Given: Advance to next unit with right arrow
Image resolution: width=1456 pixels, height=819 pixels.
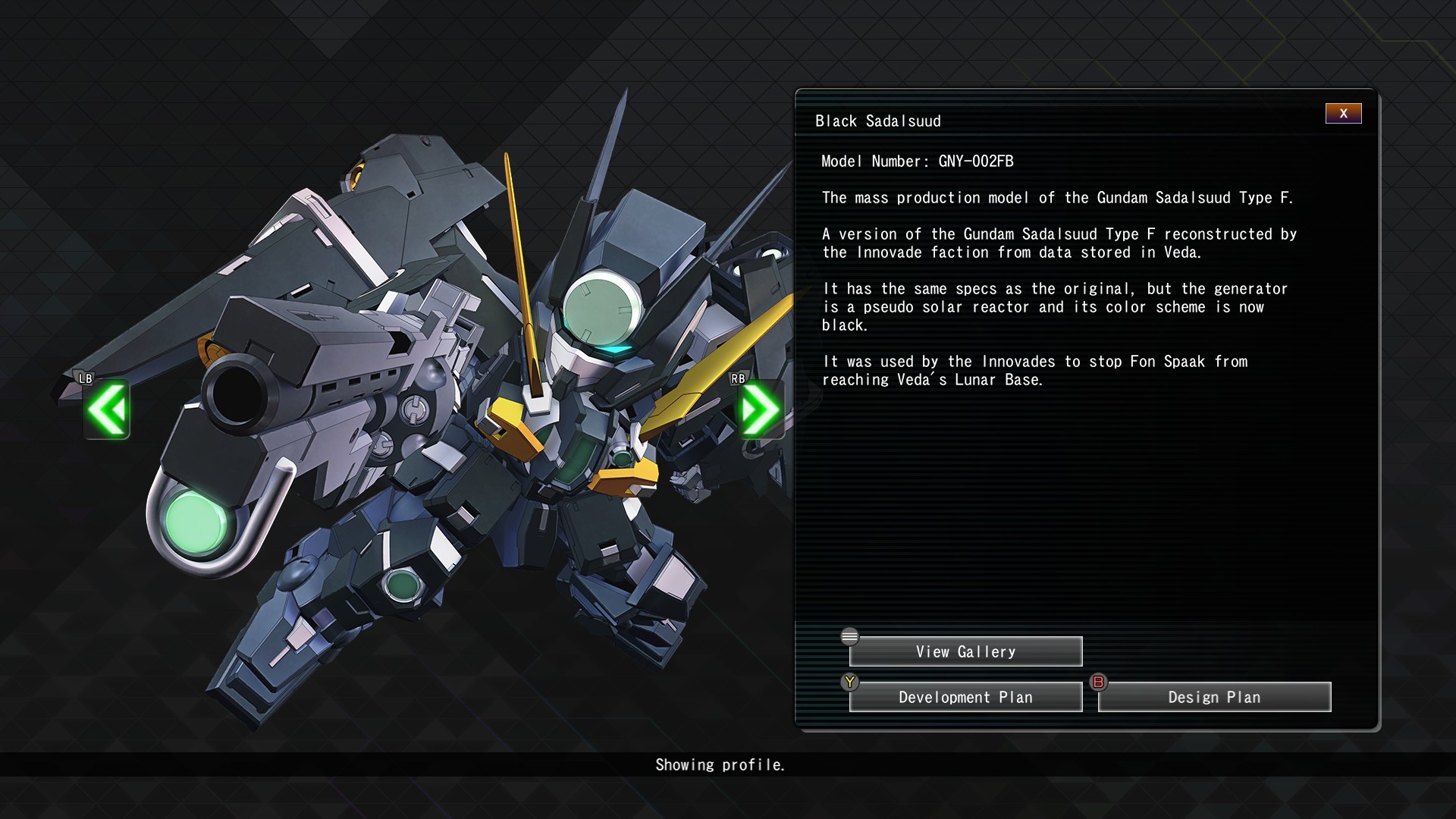Looking at the screenshot, I should tap(760, 409).
